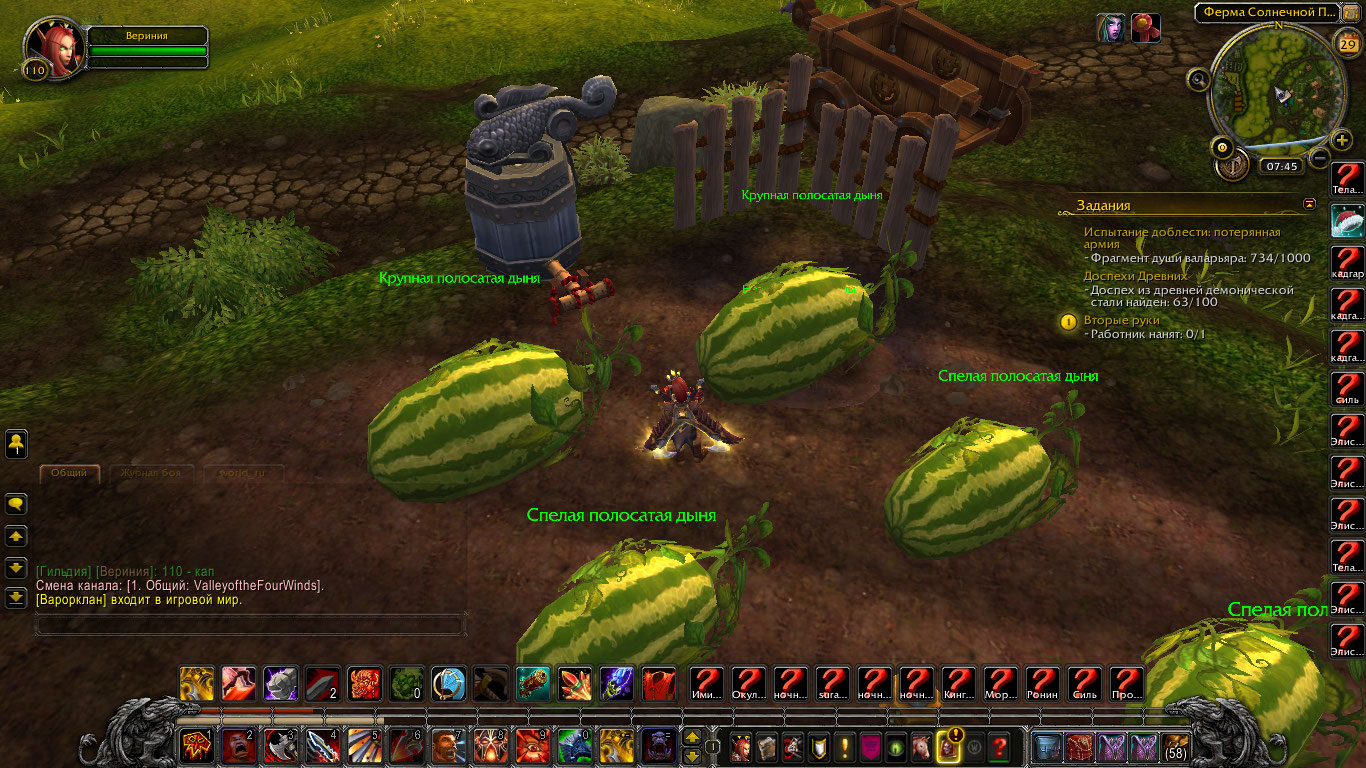Jump chat to the bottom

click(16, 598)
